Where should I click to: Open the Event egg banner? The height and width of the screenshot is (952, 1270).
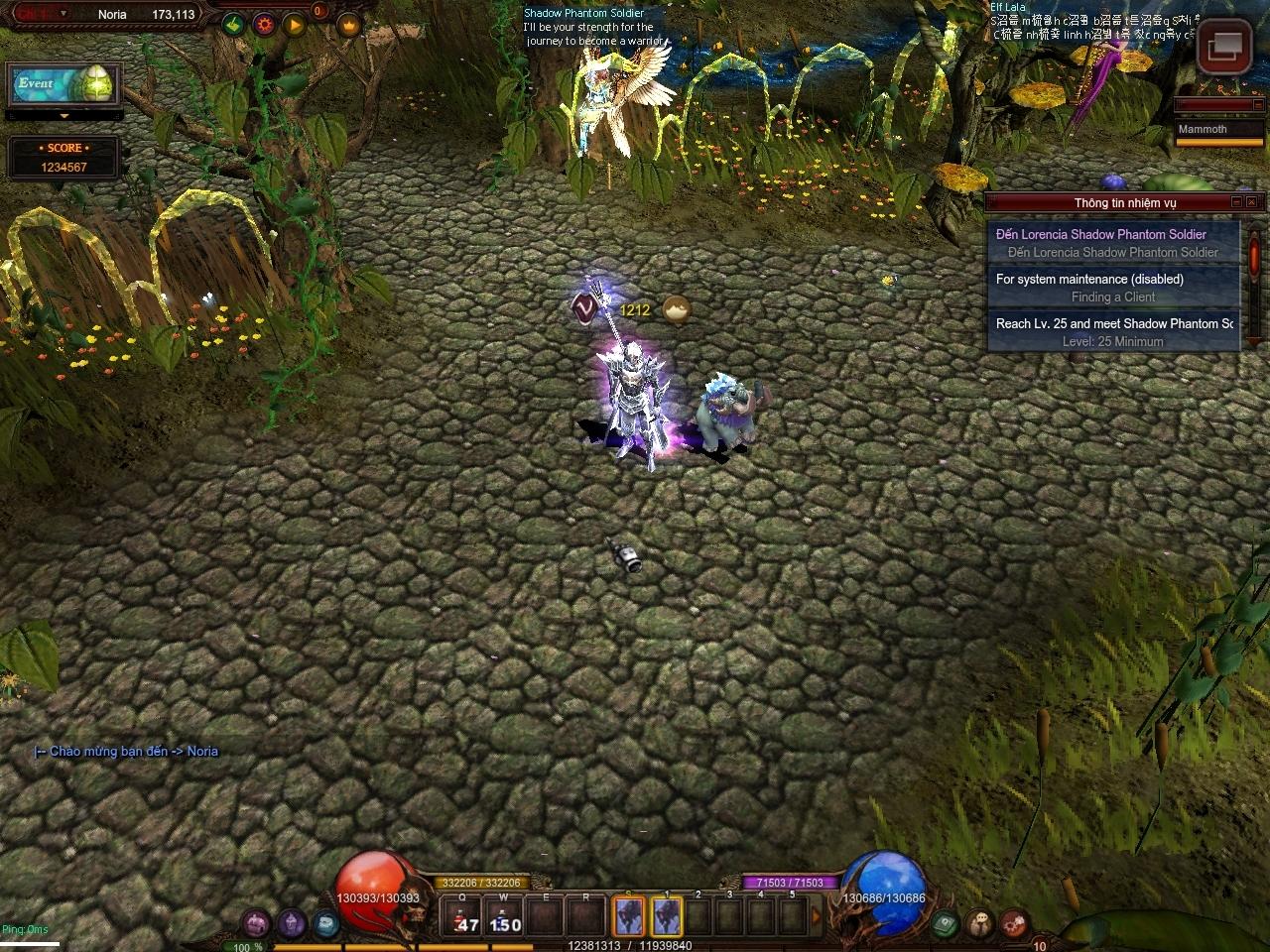[64, 85]
